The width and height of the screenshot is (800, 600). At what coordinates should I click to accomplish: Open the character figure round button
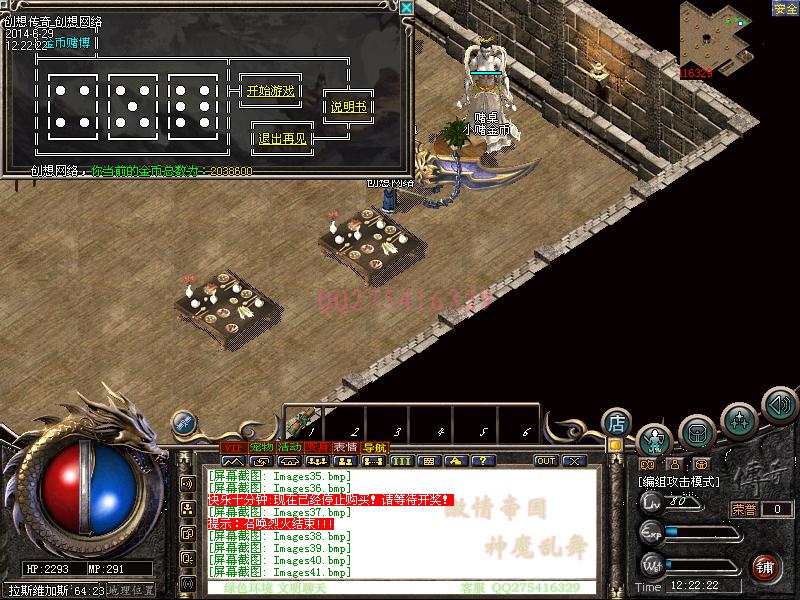pos(654,439)
